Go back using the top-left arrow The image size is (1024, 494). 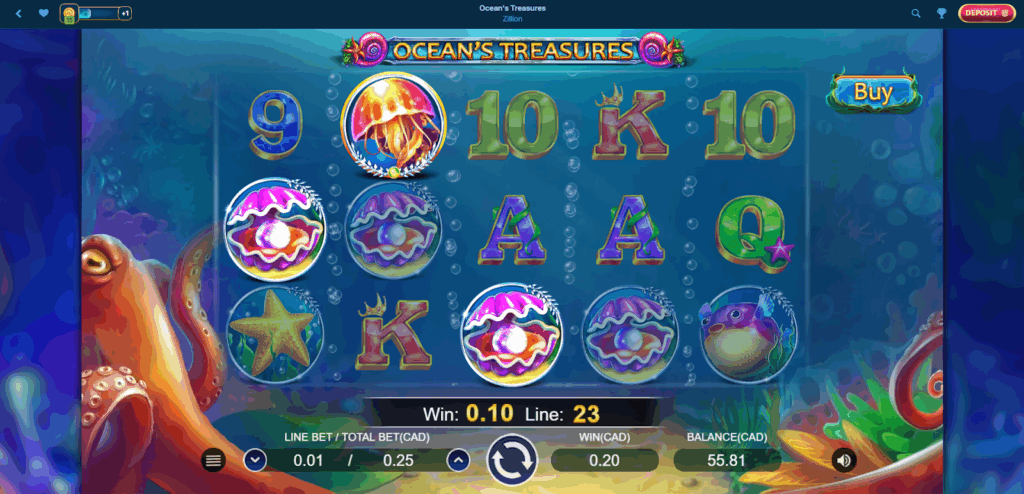(x=18, y=14)
